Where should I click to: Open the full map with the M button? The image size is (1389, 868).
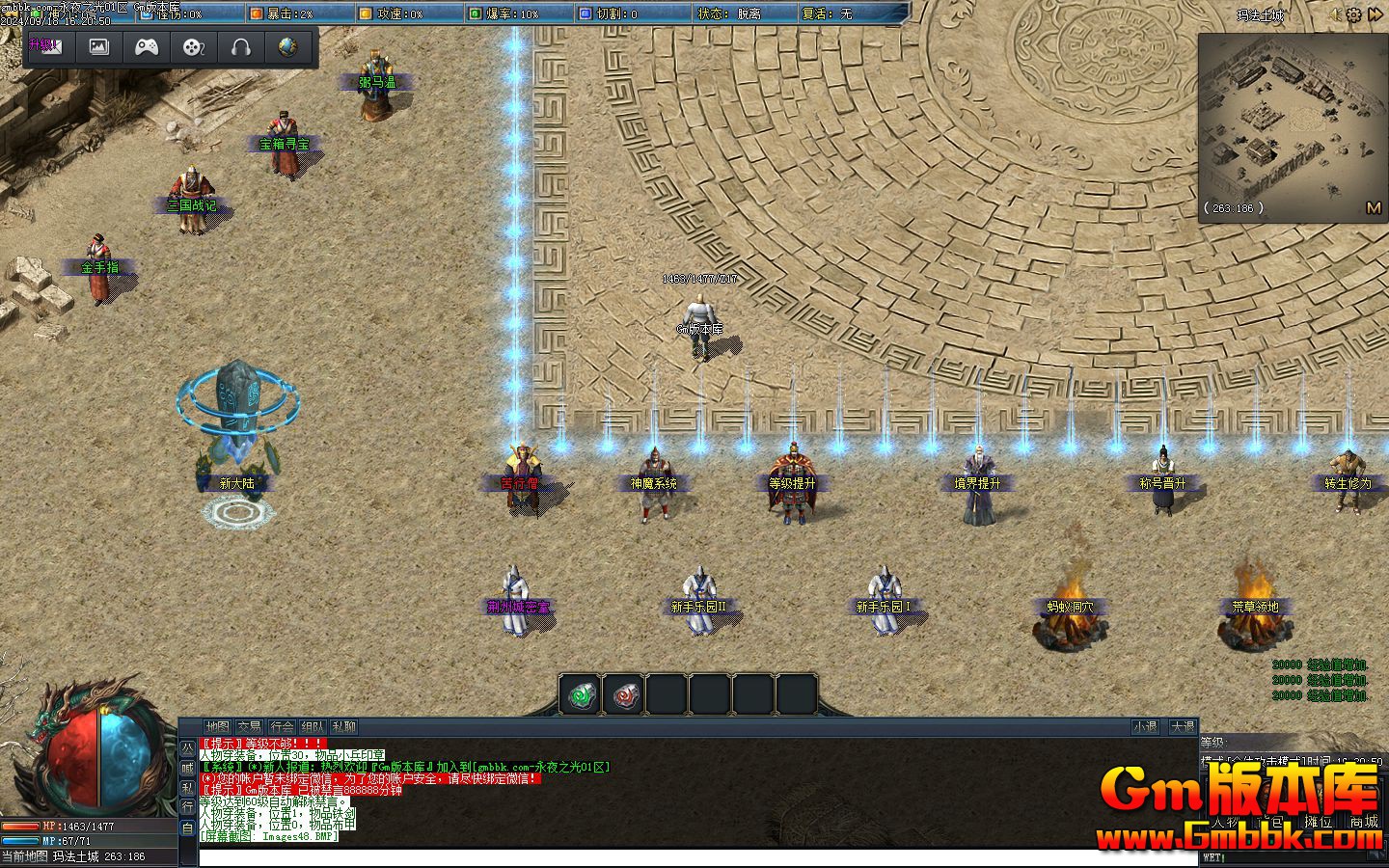tap(1374, 207)
